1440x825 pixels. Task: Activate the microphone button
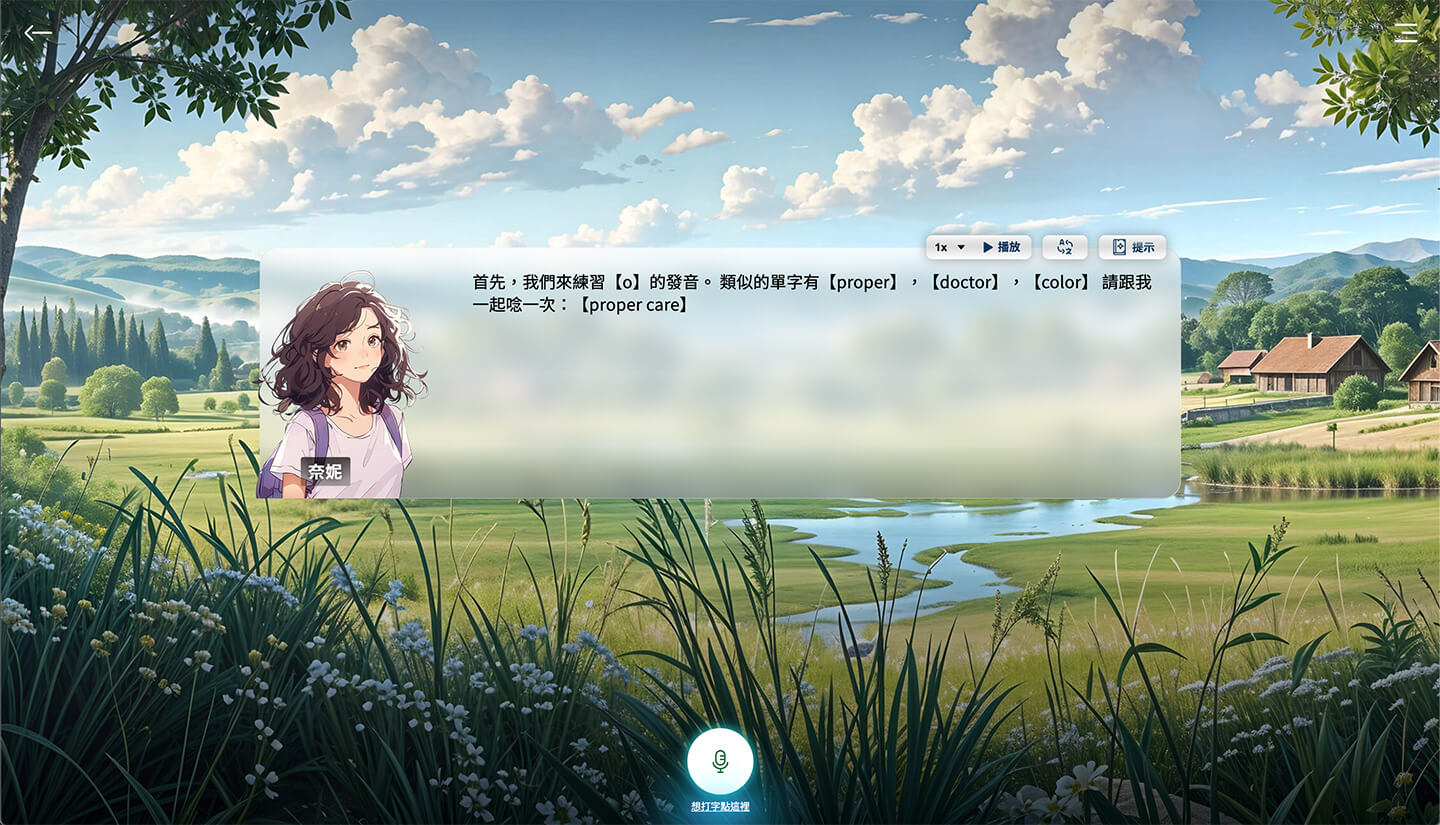pos(720,762)
